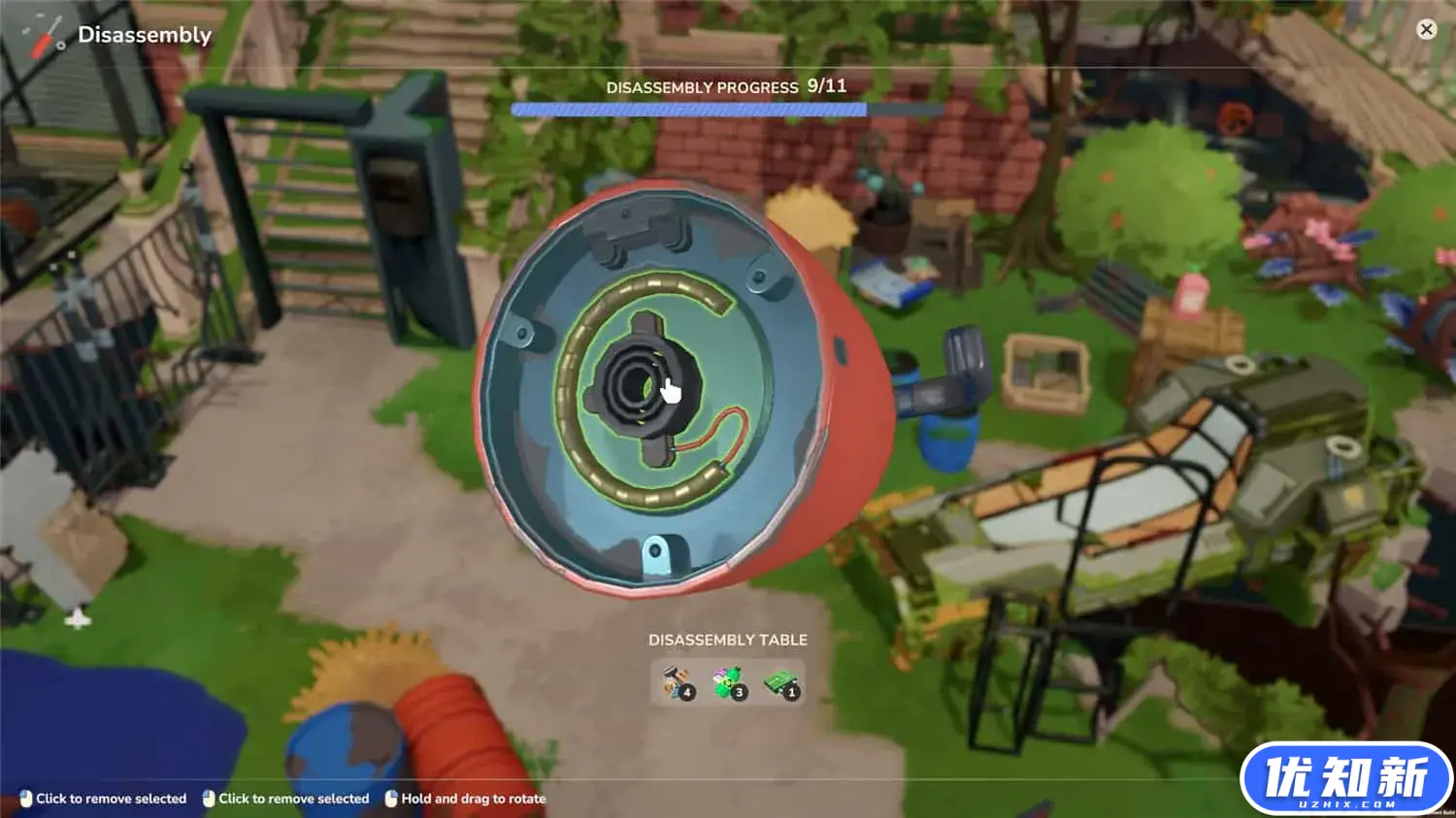Remove the highlighted black hub part
Image resolution: width=1456 pixels, height=818 pixels.
632,380
